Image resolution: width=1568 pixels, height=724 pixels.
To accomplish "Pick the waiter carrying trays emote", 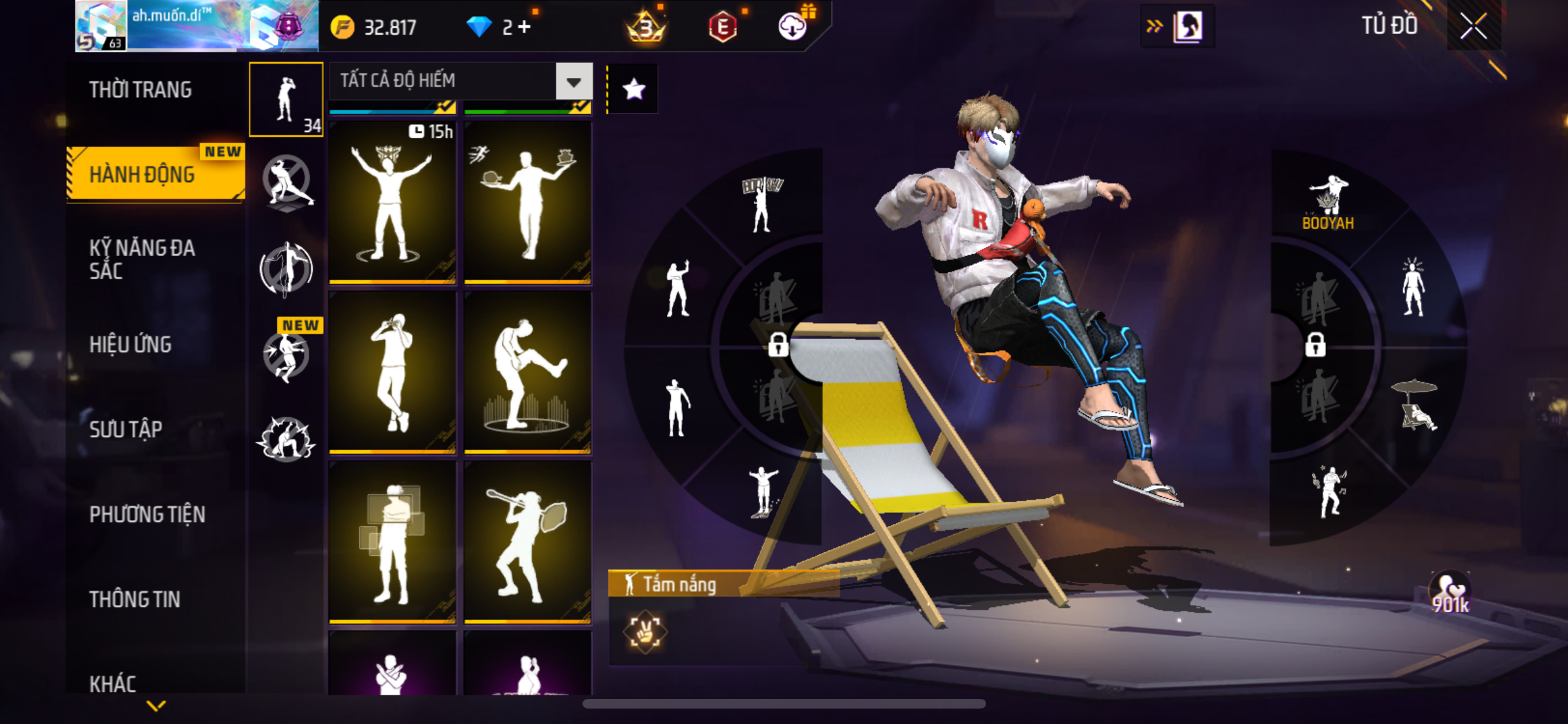I will point(527,201).
